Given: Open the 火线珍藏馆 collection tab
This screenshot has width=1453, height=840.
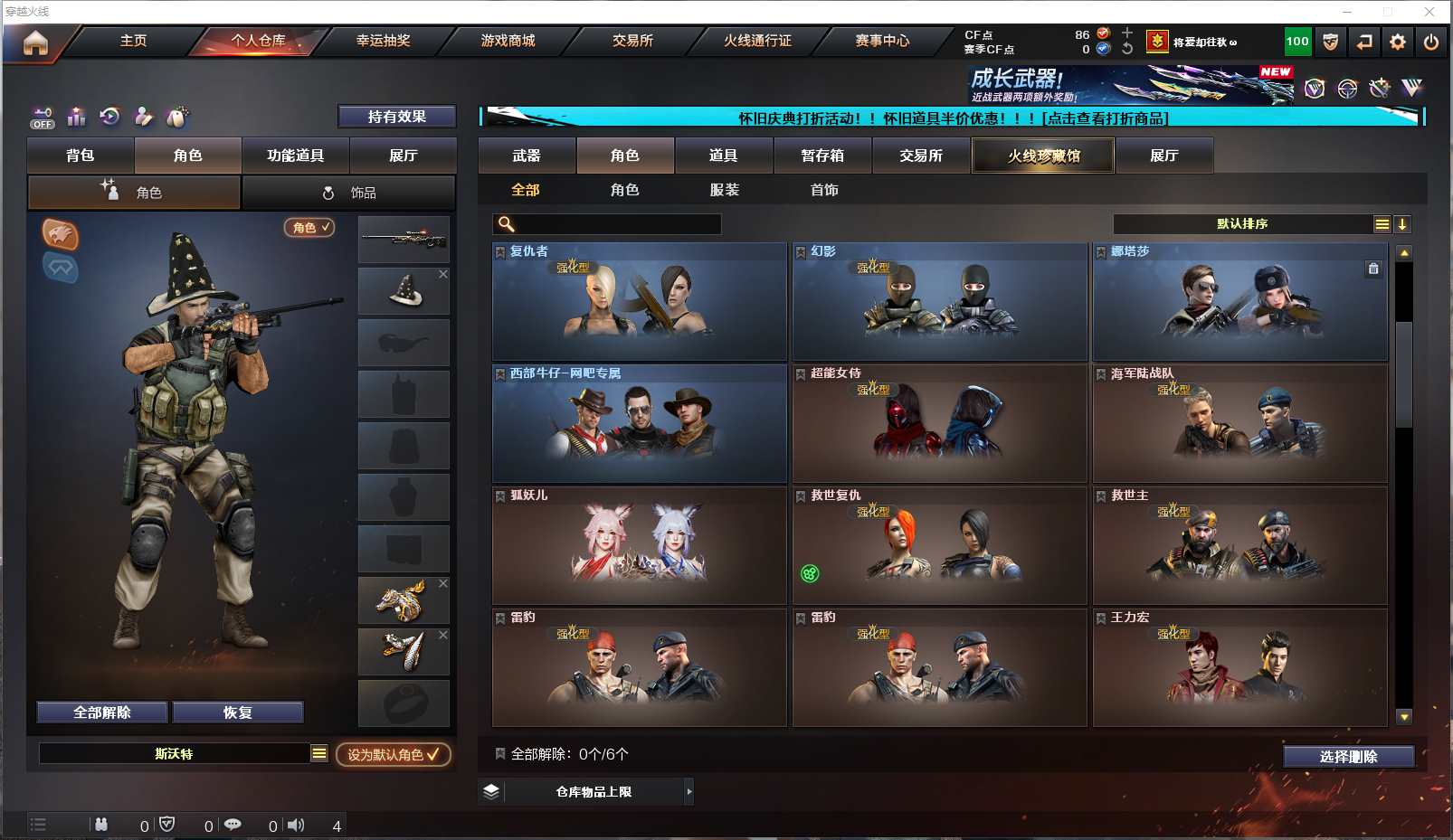Looking at the screenshot, I should pyautogui.click(x=1043, y=156).
